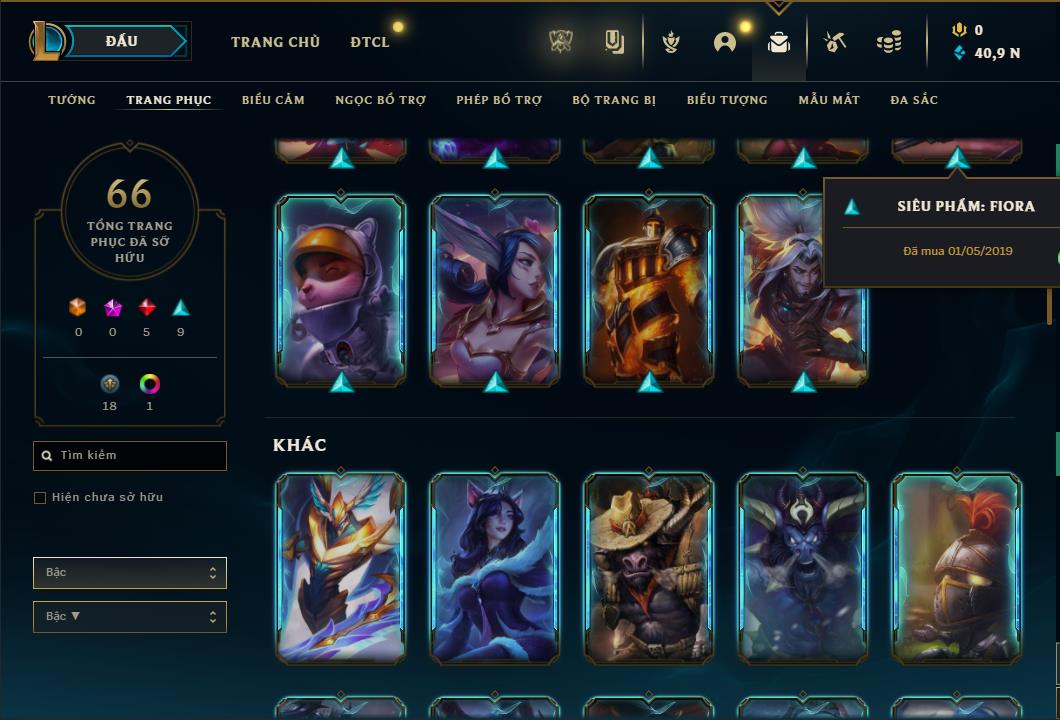This screenshot has height=720, width=1060.
Task: Open the store coins icon
Action: pos(888,42)
